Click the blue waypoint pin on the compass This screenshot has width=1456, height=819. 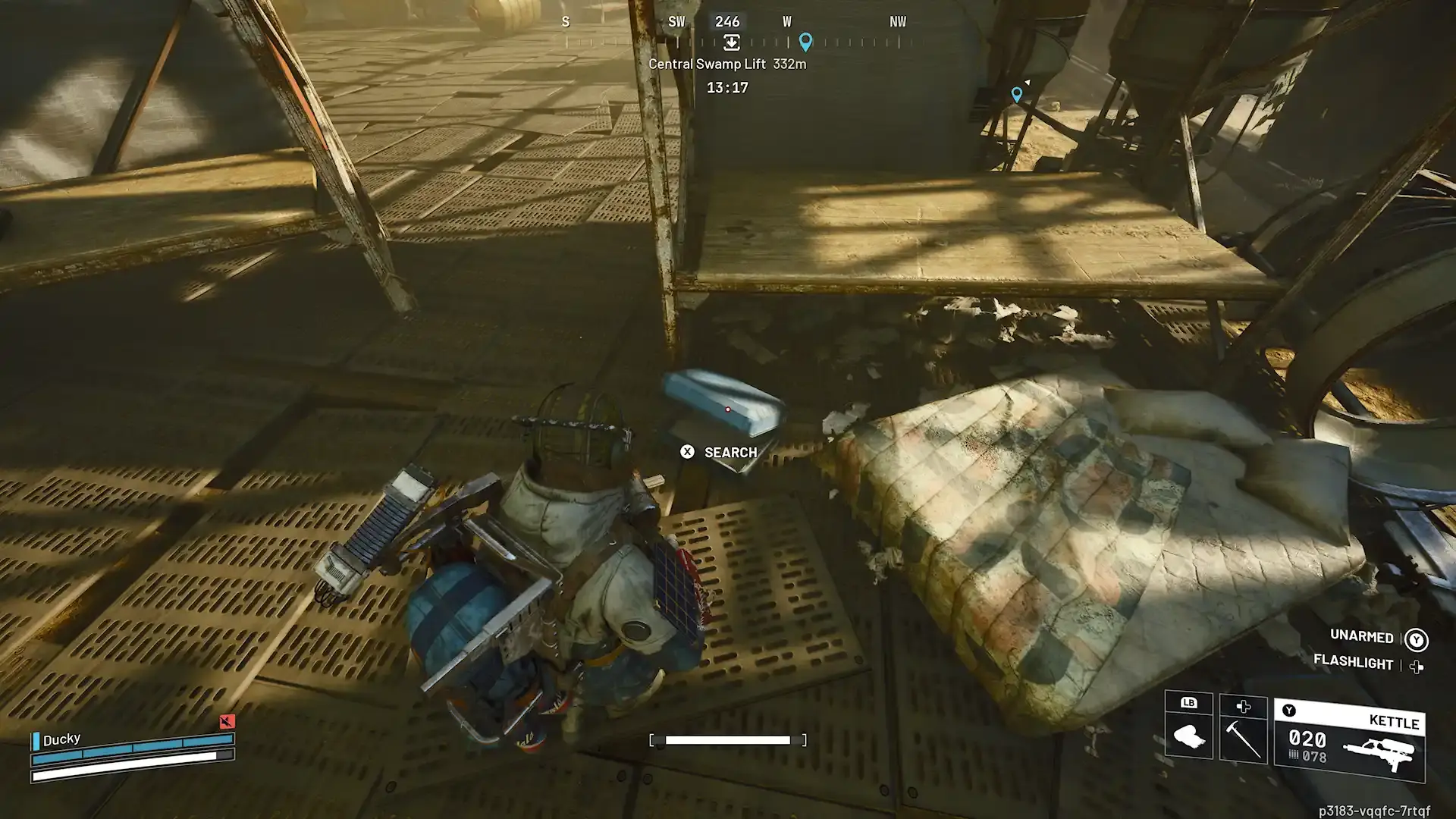805,43
